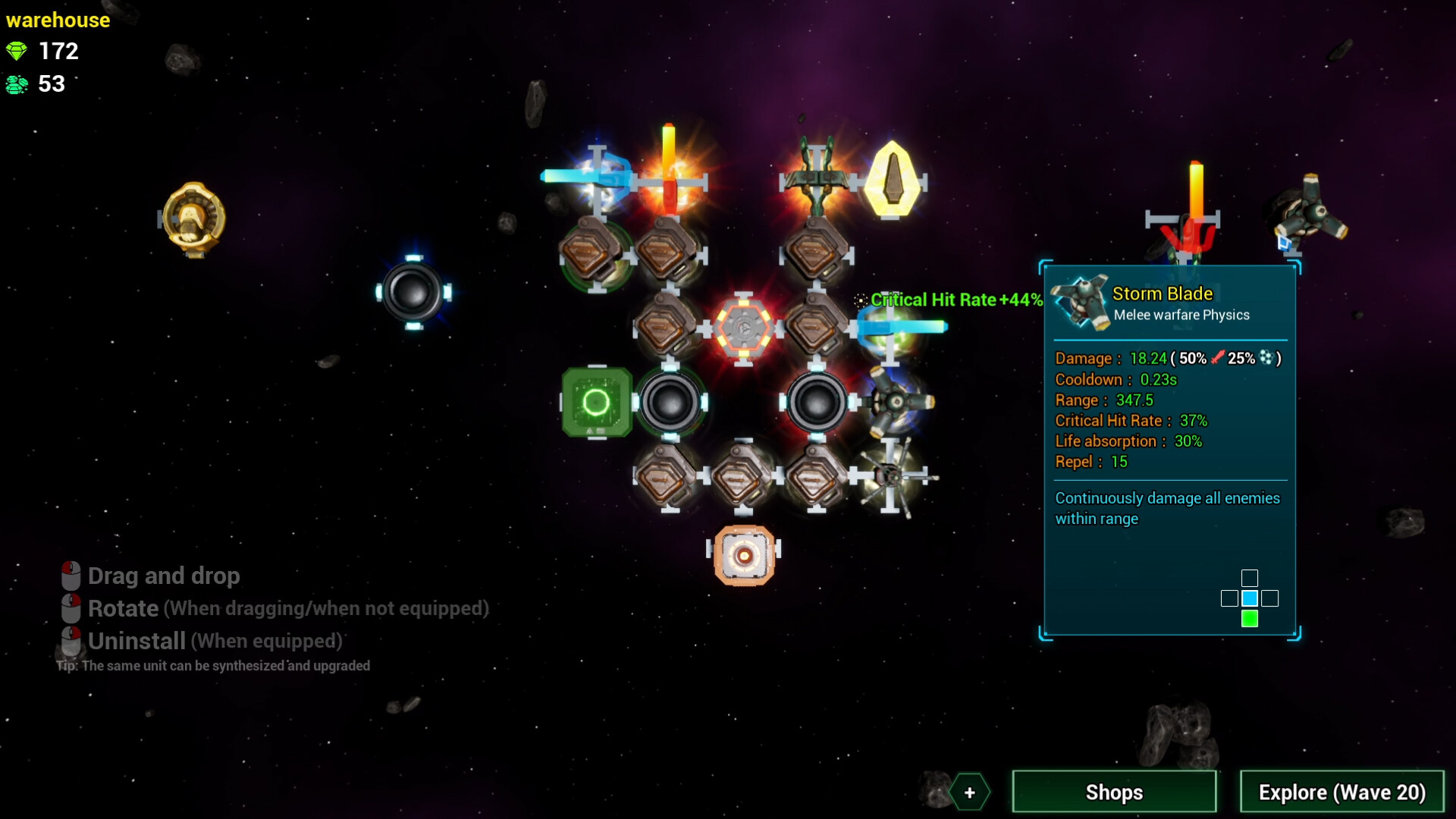Start Explore Wave 20
Image resolution: width=1456 pixels, height=819 pixels.
click(1341, 792)
